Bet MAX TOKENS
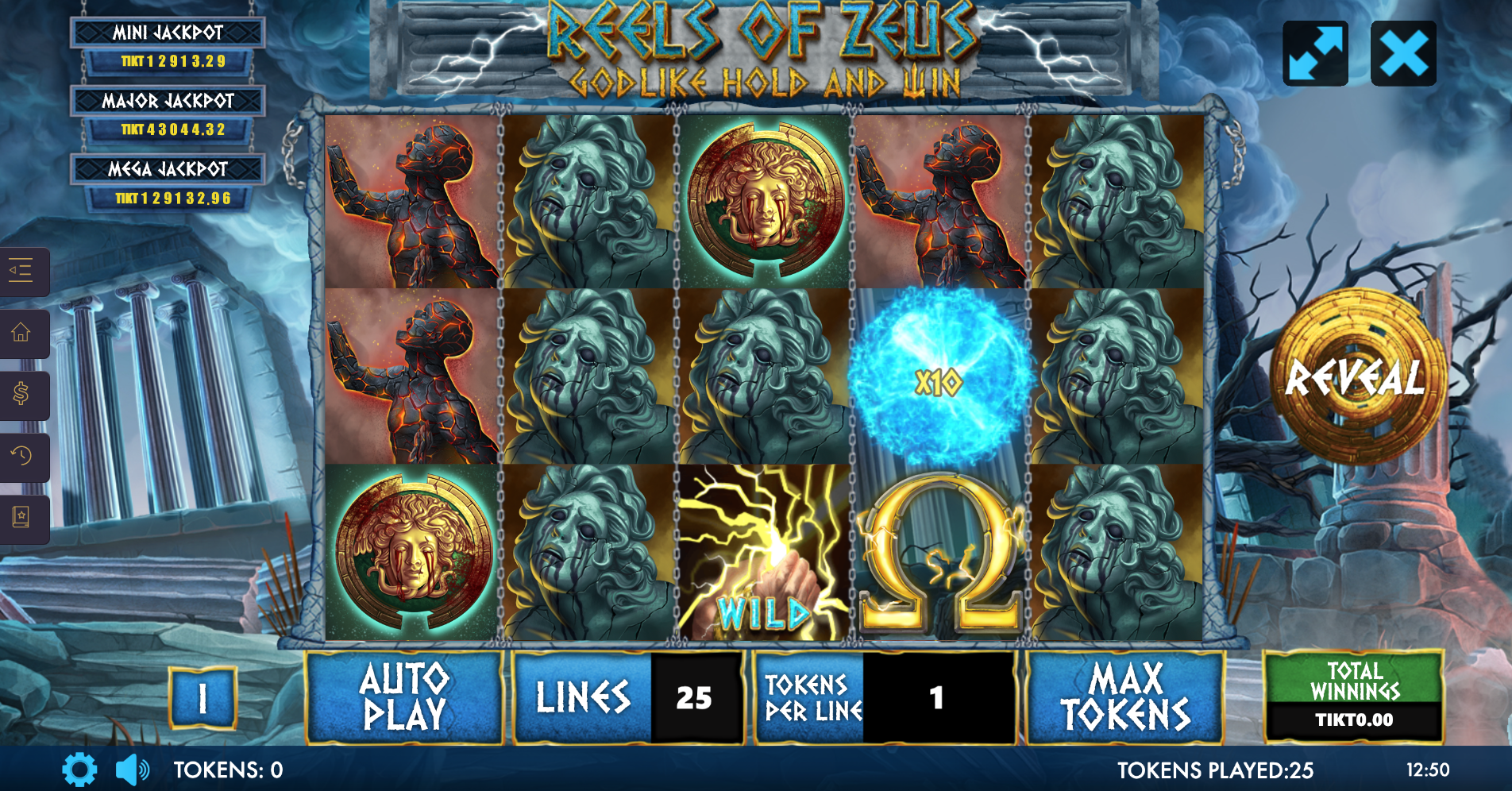Viewport: 1512px width, 791px height. (x=1124, y=697)
